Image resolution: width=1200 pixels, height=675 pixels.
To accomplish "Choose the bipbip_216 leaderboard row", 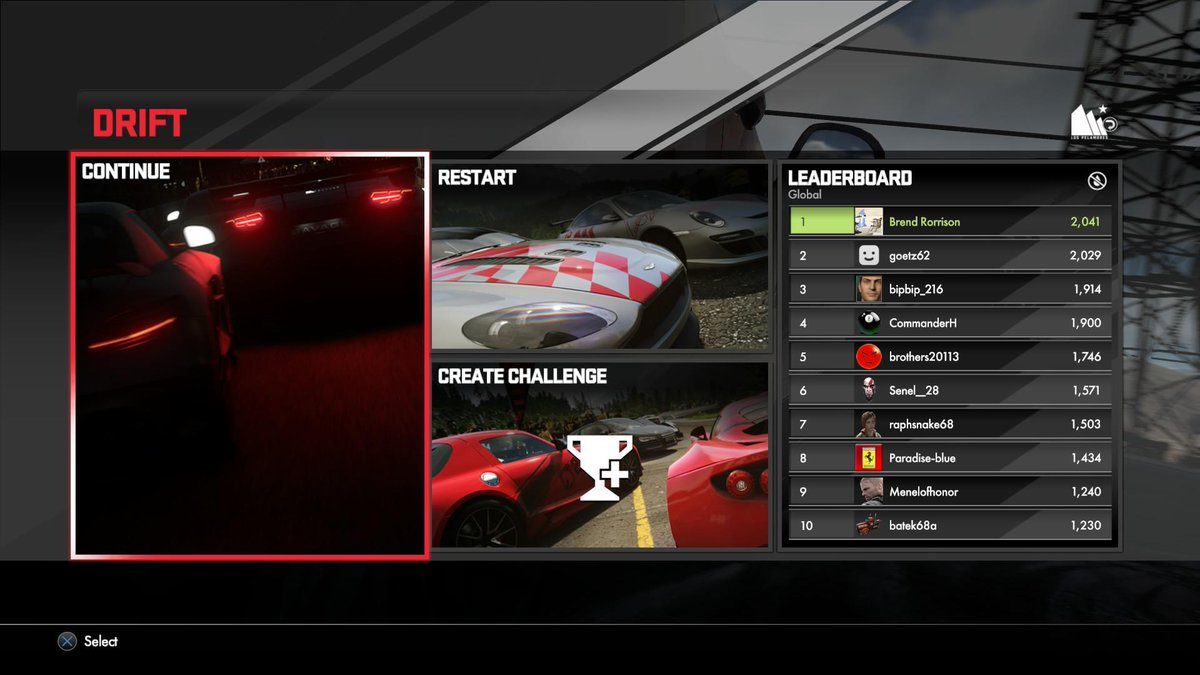I will [x=949, y=289].
